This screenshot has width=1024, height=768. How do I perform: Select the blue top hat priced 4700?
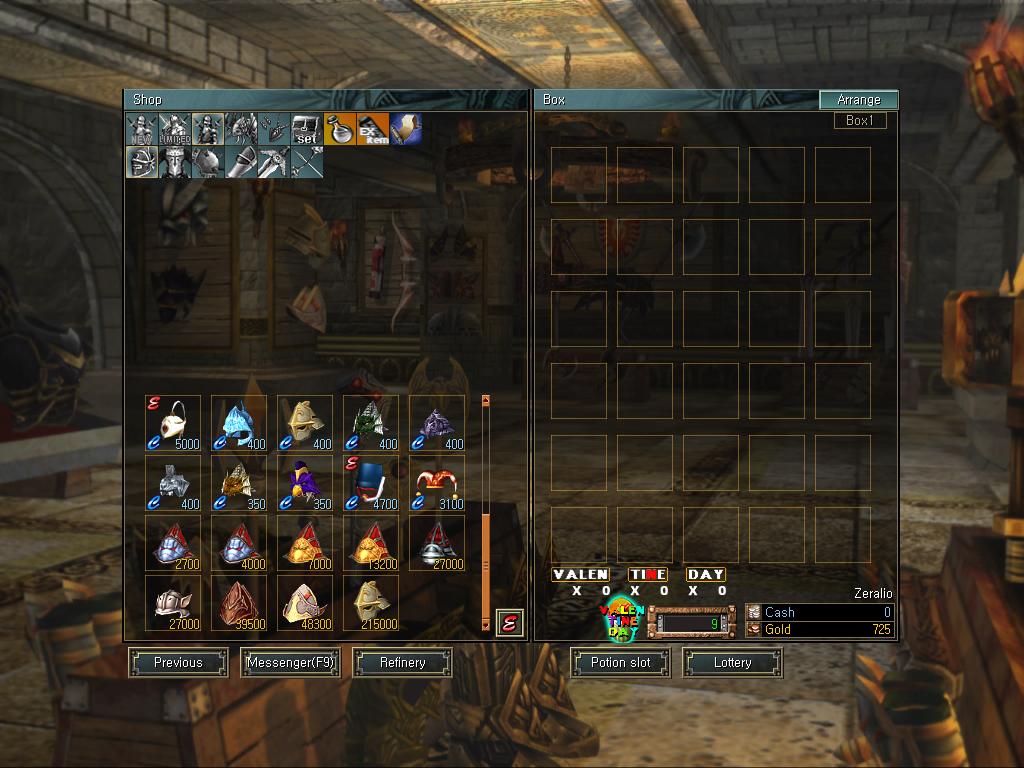click(371, 483)
